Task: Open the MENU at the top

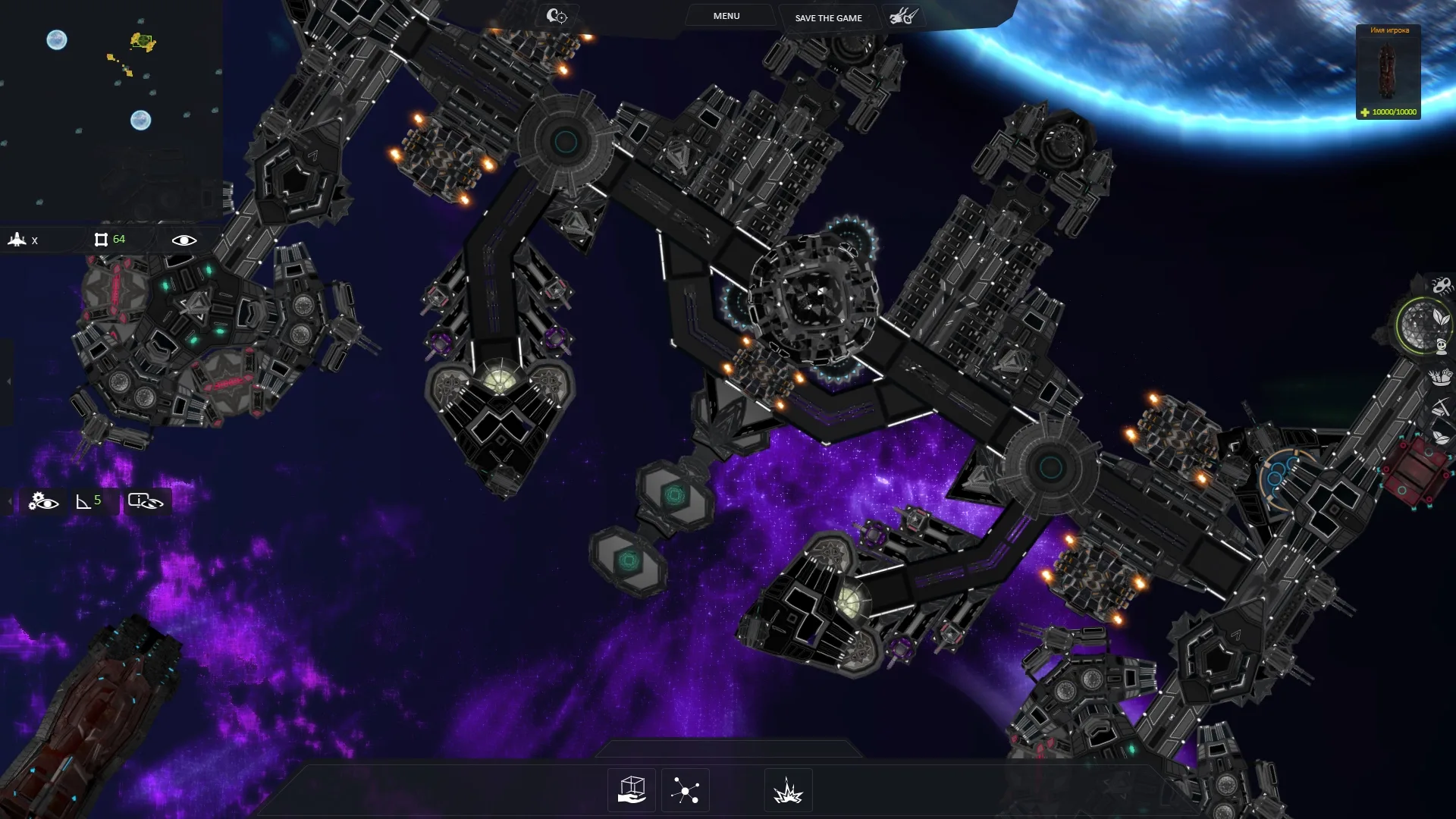Action: [x=726, y=15]
